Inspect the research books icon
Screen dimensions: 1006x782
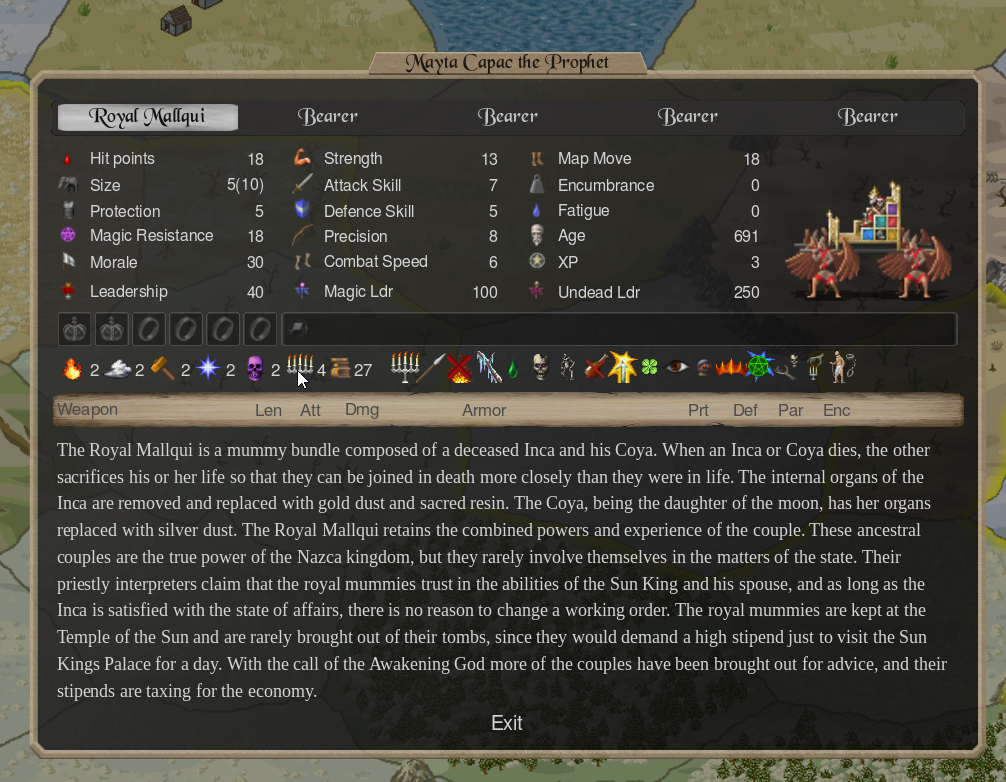tap(340, 369)
